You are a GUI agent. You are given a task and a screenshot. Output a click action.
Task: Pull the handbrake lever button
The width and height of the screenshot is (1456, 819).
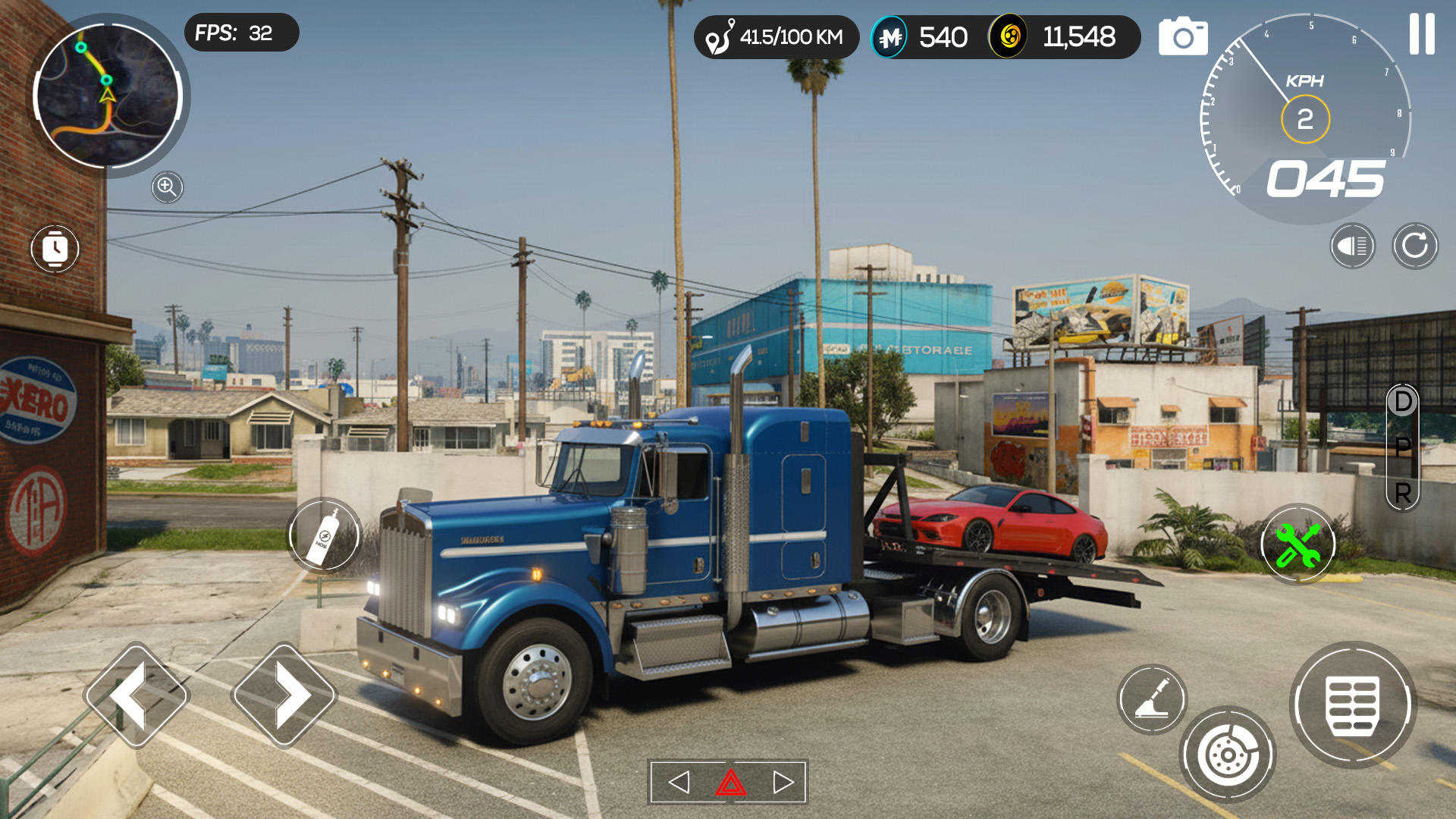pyautogui.click(x=1151, y=699)
